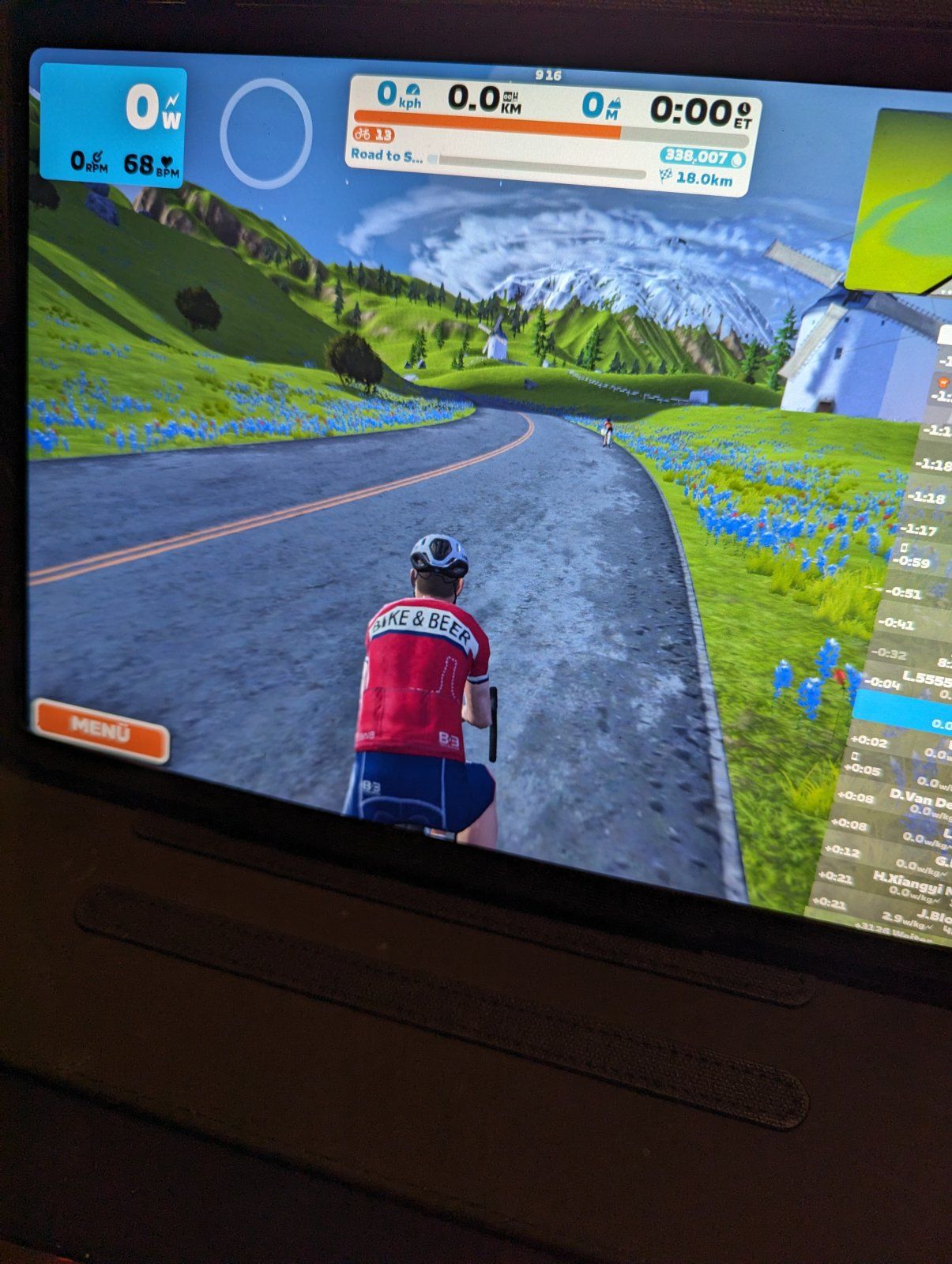Activate the empty power-up ring
Viewport: 952px width, 1264px height.
[265, 133]
